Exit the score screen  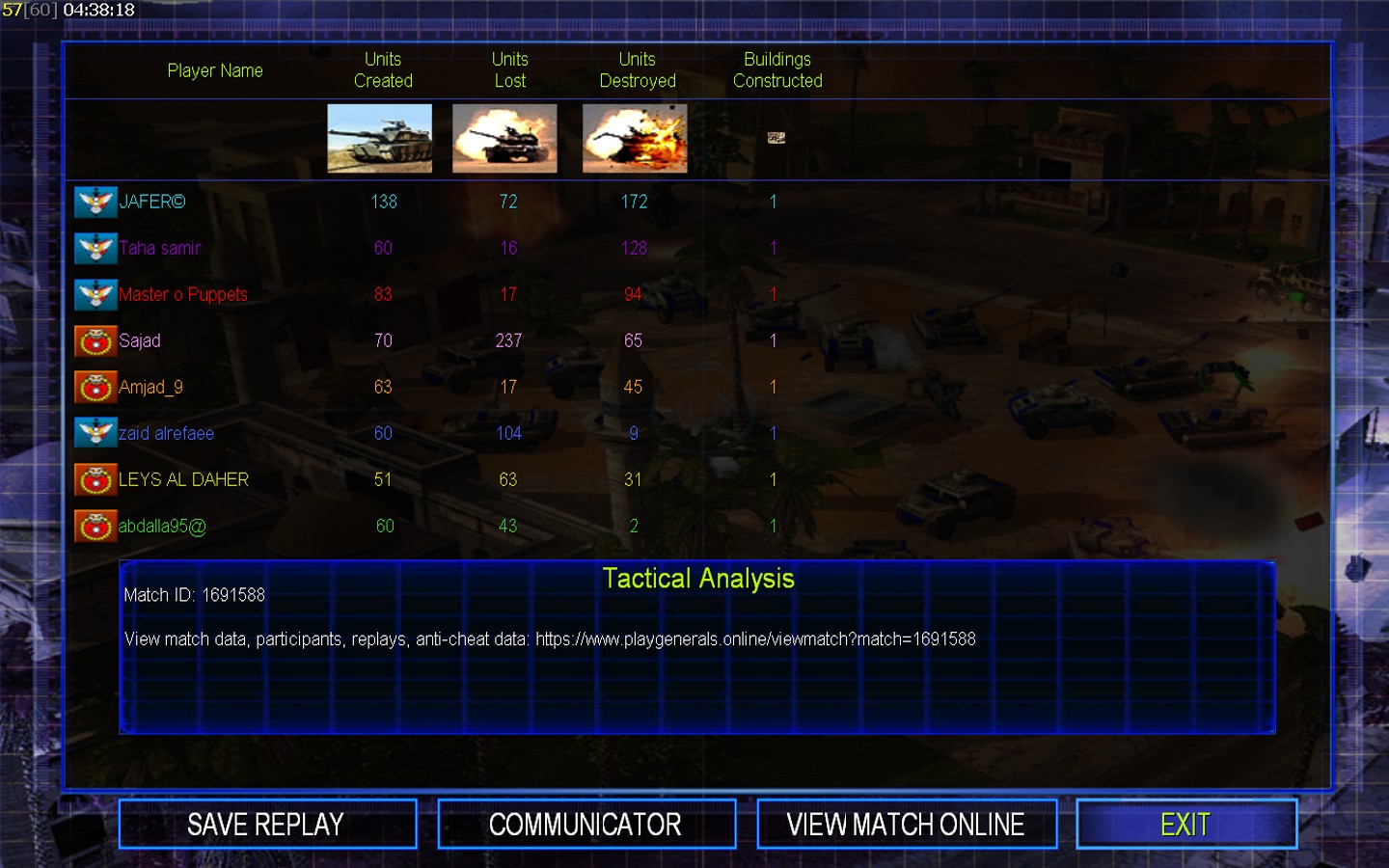[1185, 825]
